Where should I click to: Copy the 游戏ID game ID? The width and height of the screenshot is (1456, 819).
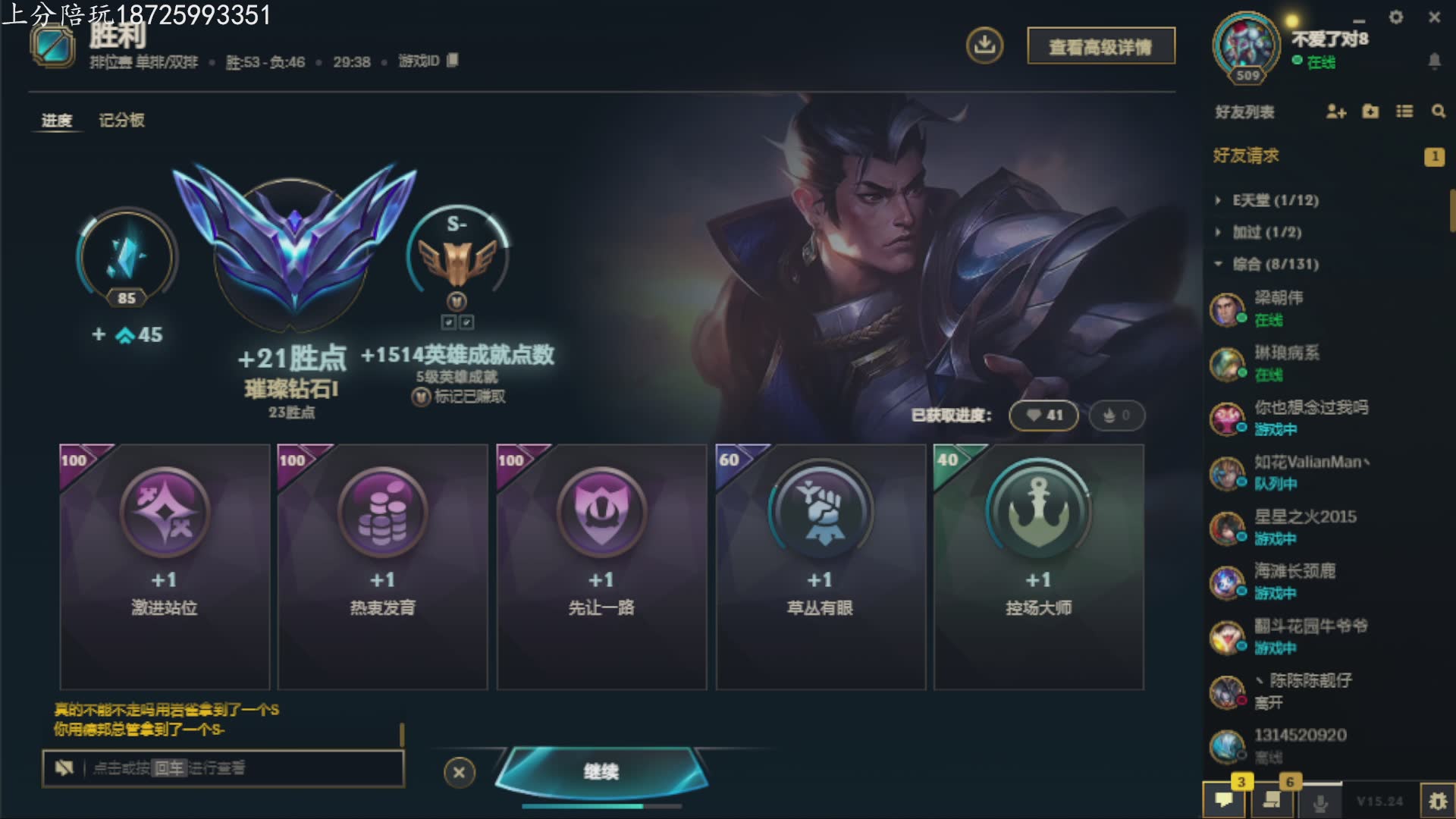(x=452, y=61)
